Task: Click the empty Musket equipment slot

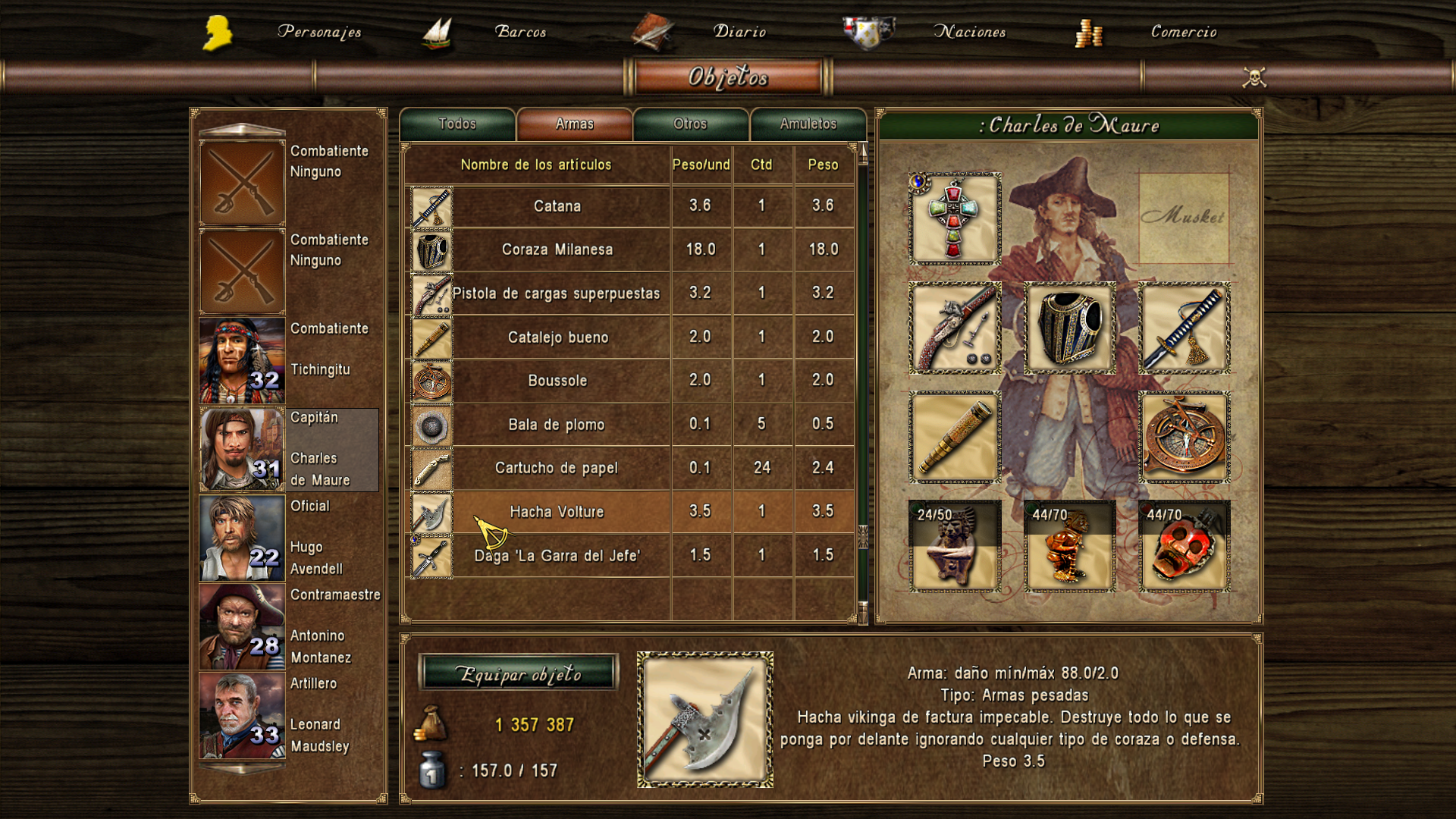Action: coord(1183,218)
